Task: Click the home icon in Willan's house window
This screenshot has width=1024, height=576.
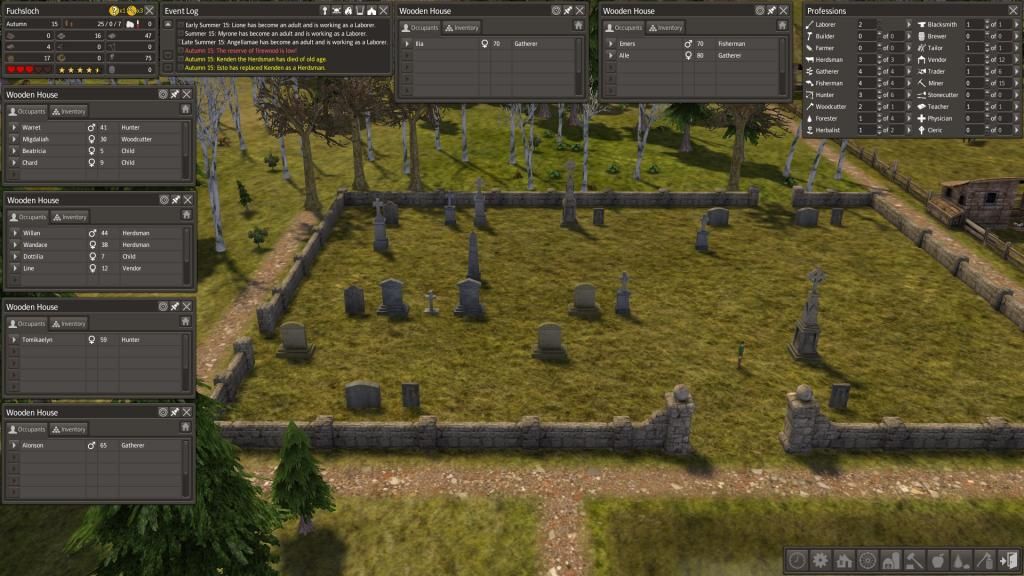Action: pyautogui.click(x=185, y=215)
